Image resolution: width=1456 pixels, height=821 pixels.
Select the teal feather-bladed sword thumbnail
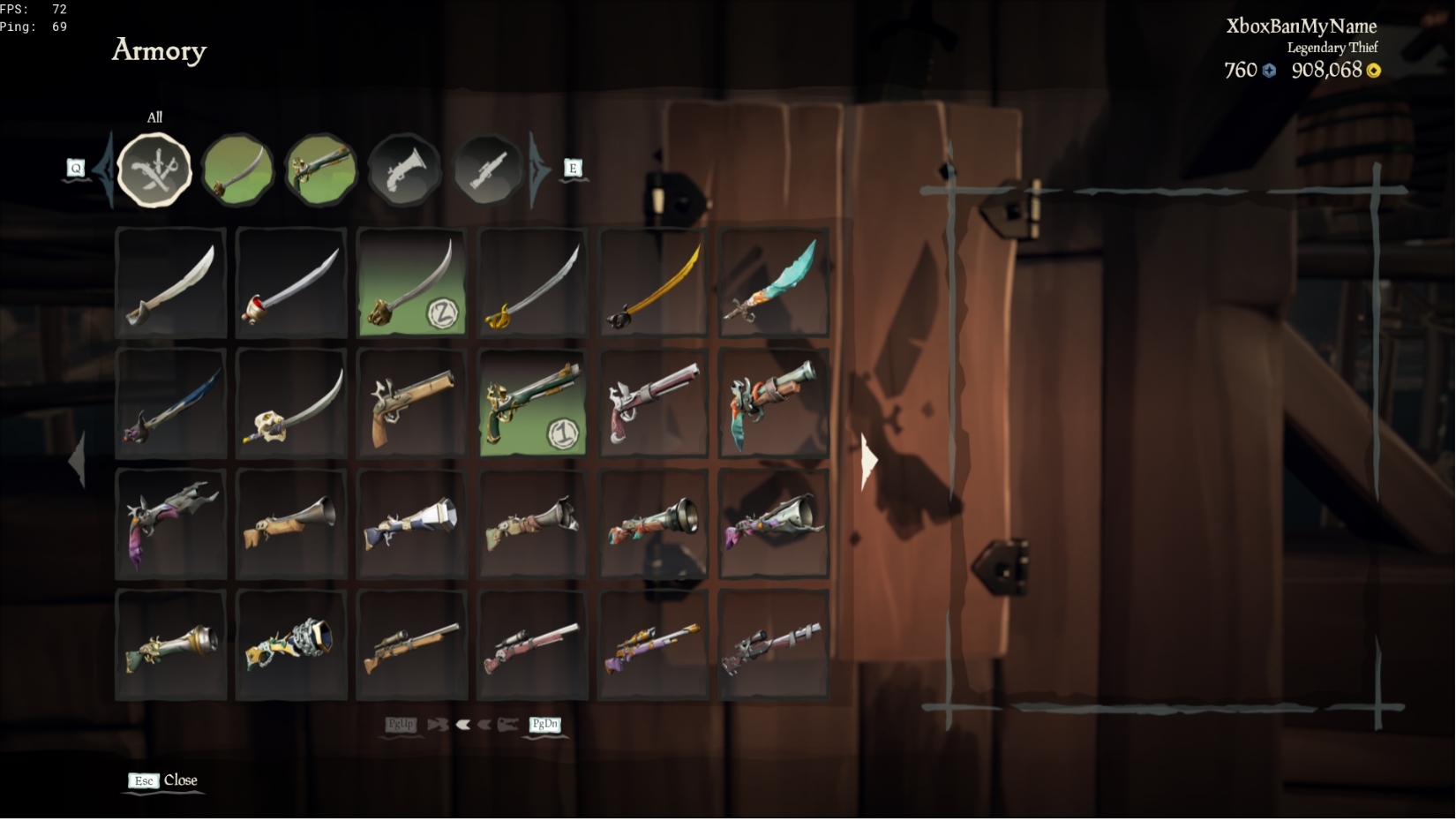(x=773, y=282)
